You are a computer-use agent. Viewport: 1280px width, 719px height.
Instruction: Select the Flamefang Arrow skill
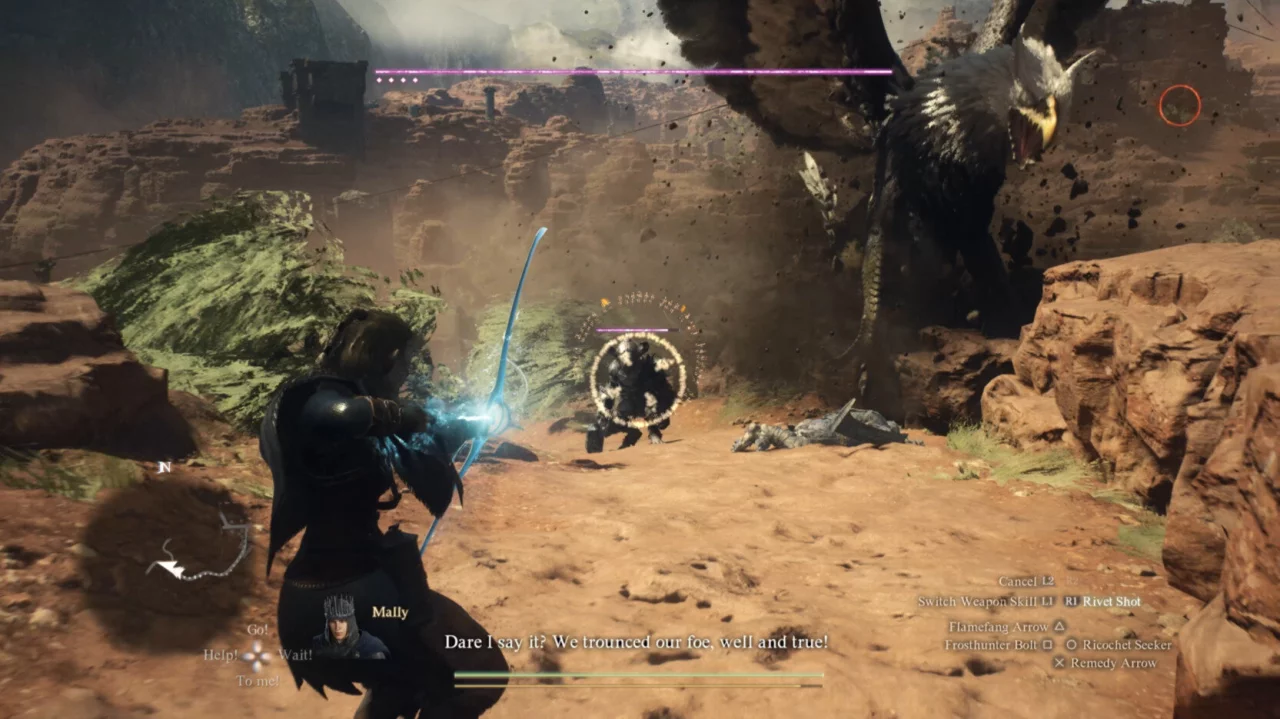pyautogui.click(x=998, y=626)
